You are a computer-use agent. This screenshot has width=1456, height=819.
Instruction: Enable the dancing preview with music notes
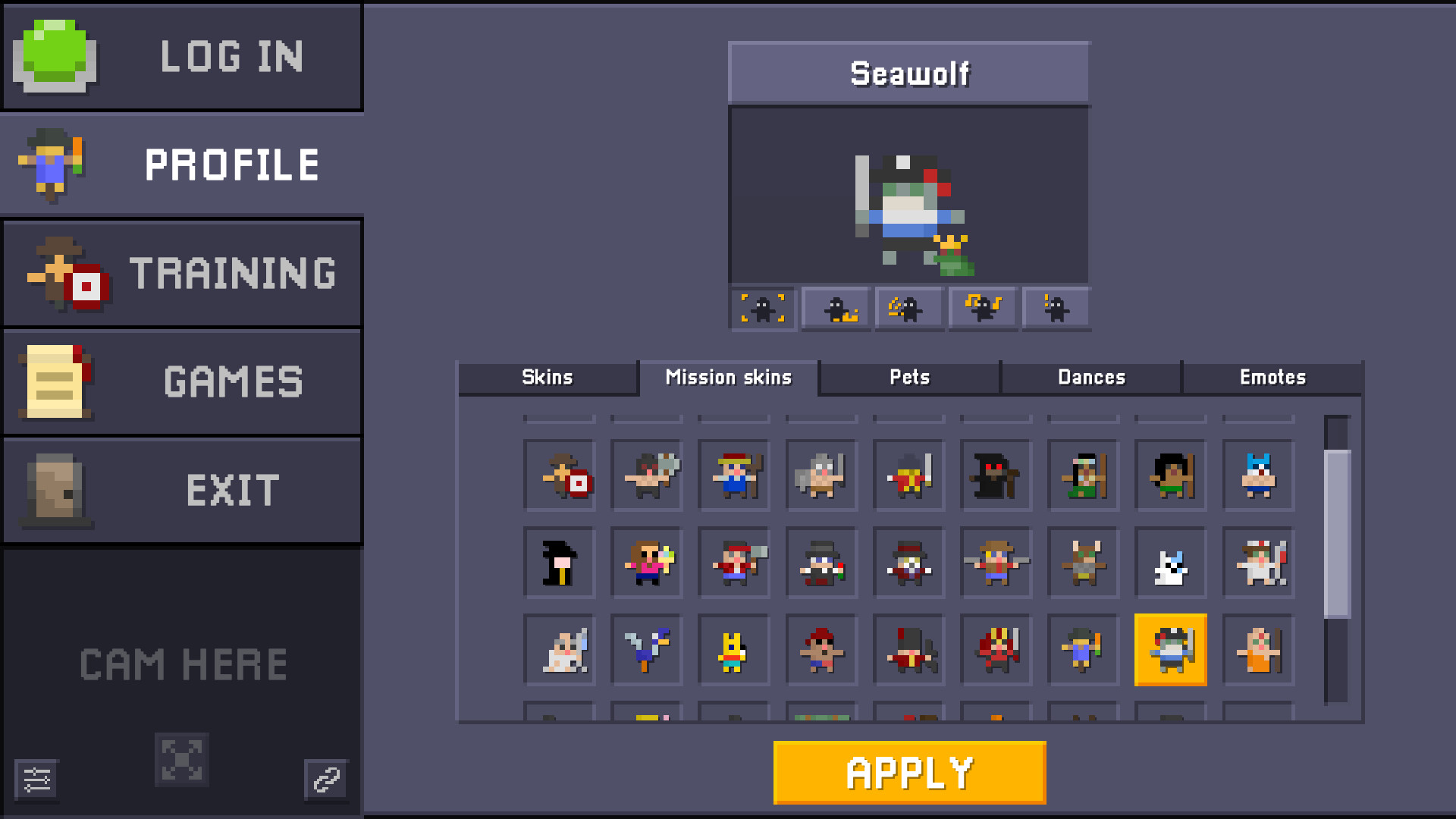(982, 308)
